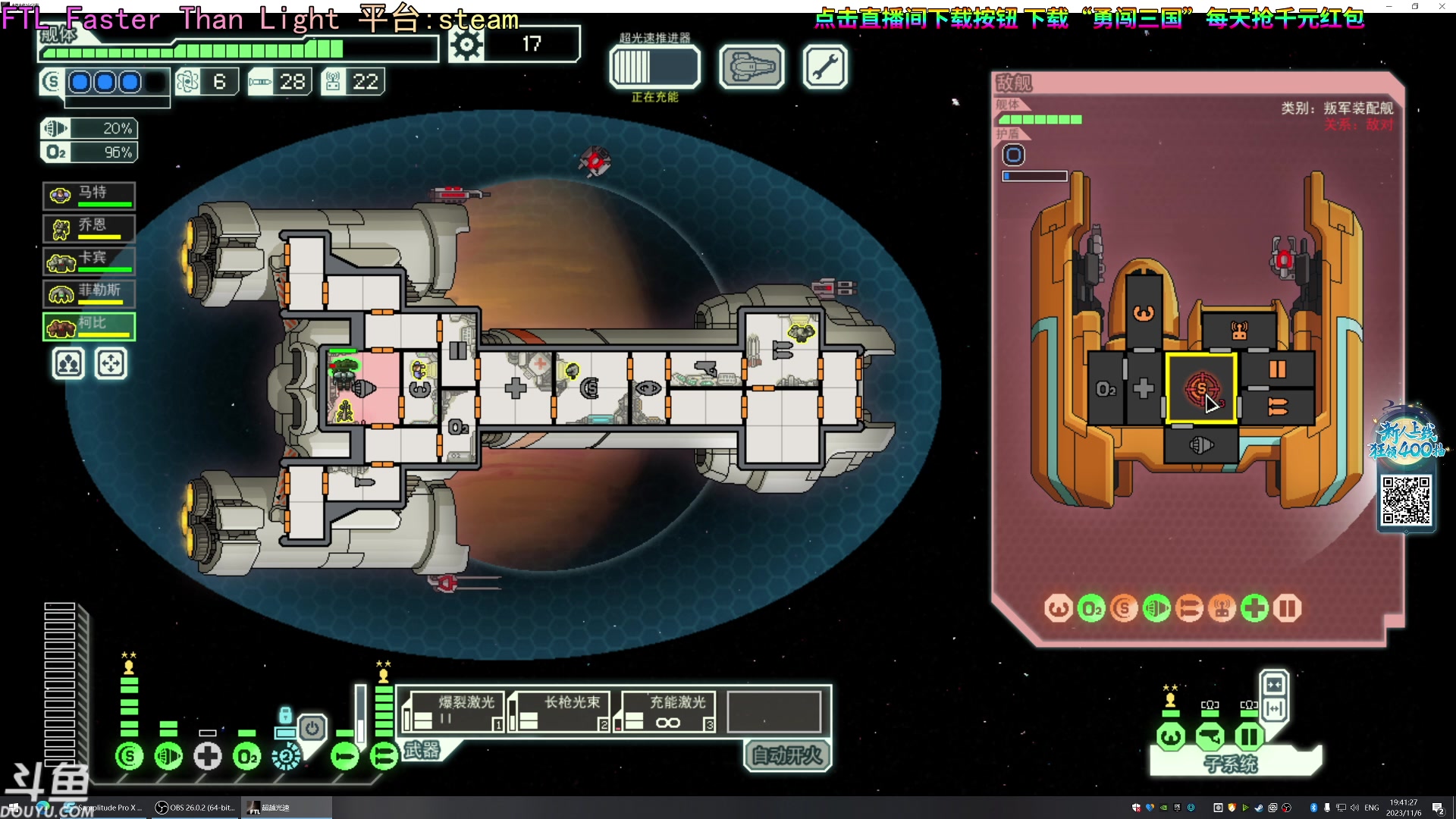The image size is (1456, 819).
Task: Open the ship upgrades screen
Action: [x=751, y=67]
